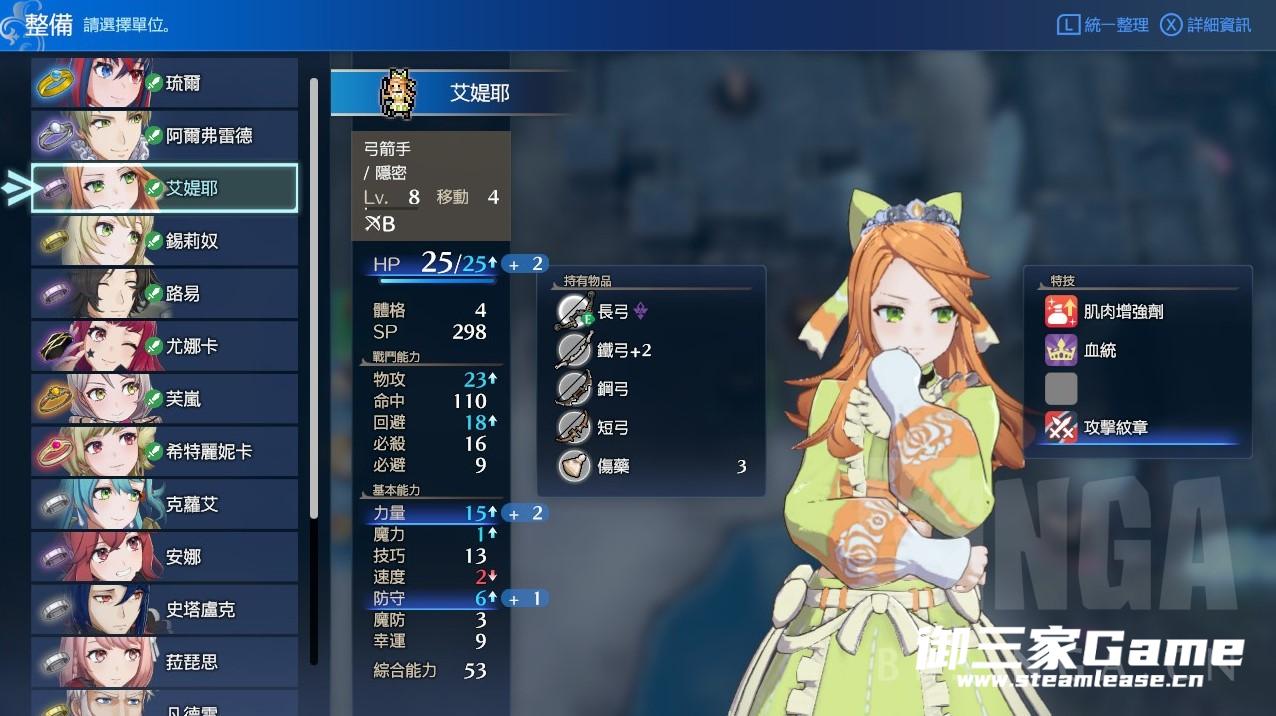The height and width of the screenshot is (716, 1276).
Task: Choose unit 尤娜卡
Action: (x=165, y=346)
